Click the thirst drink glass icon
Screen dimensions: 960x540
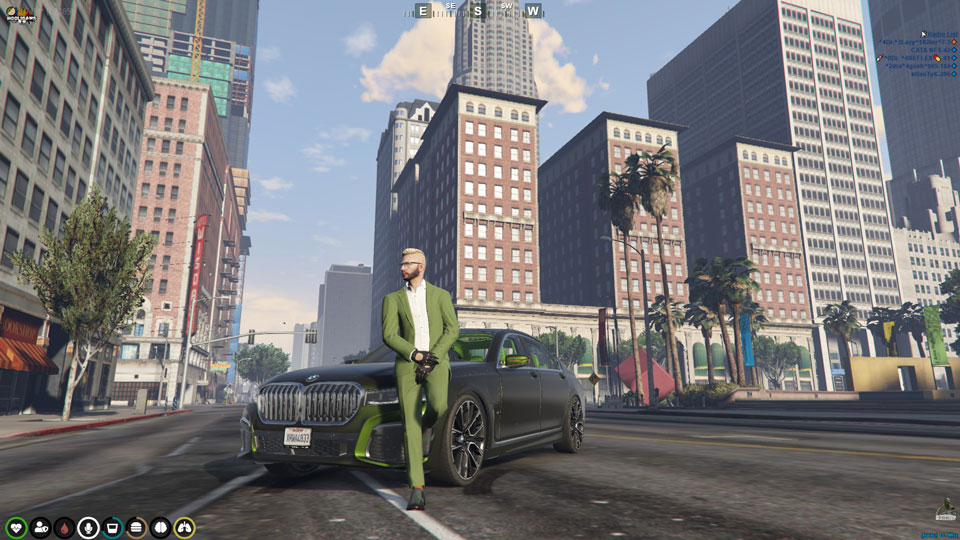[x=112, y=527]
